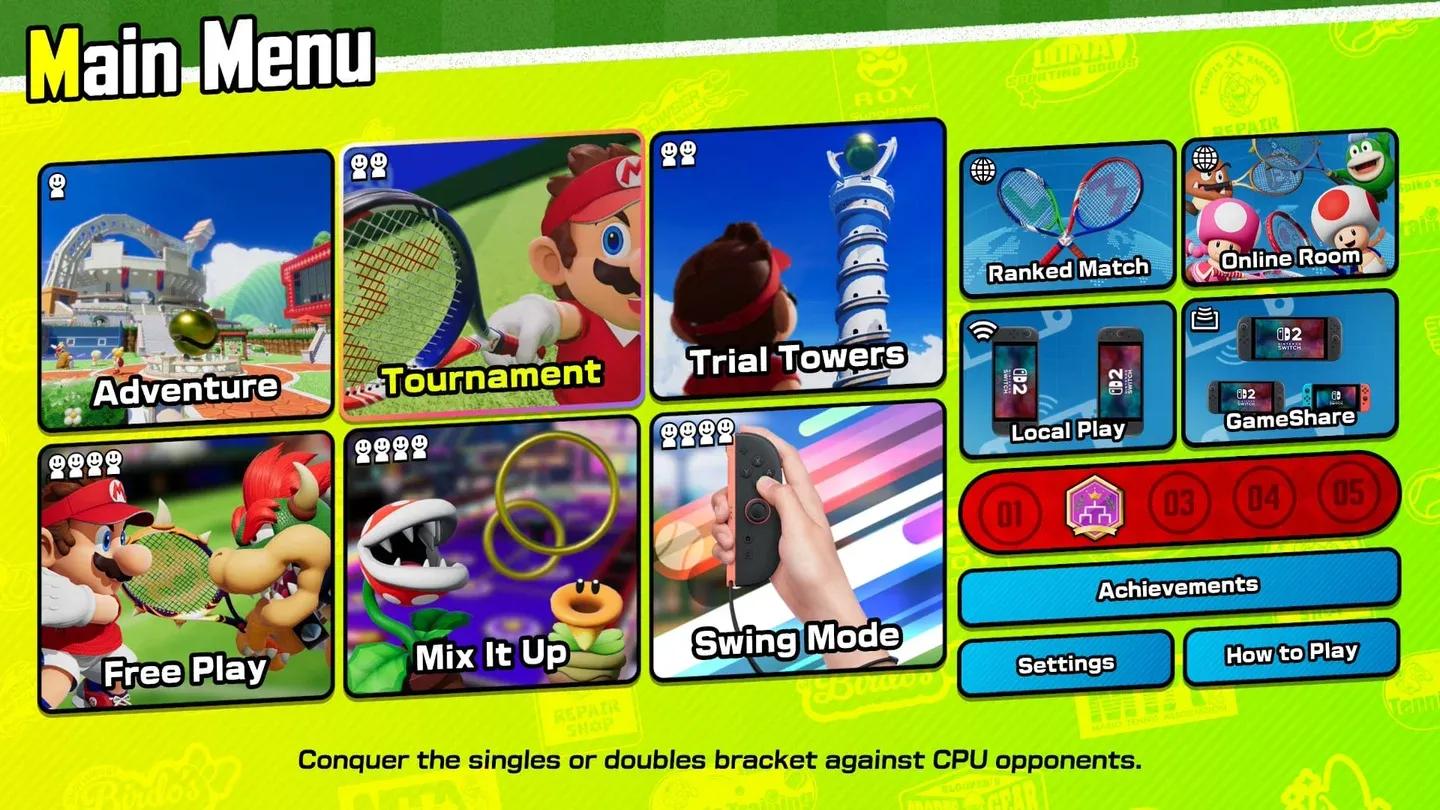Click the GameShare card icon
This screenshot has height=810, width=1440.
click(1207, 317)
